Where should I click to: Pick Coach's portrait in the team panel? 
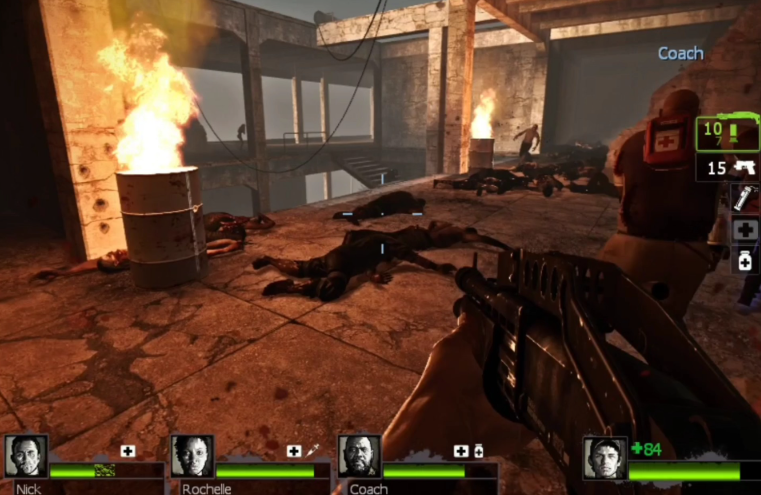[359, 456]
